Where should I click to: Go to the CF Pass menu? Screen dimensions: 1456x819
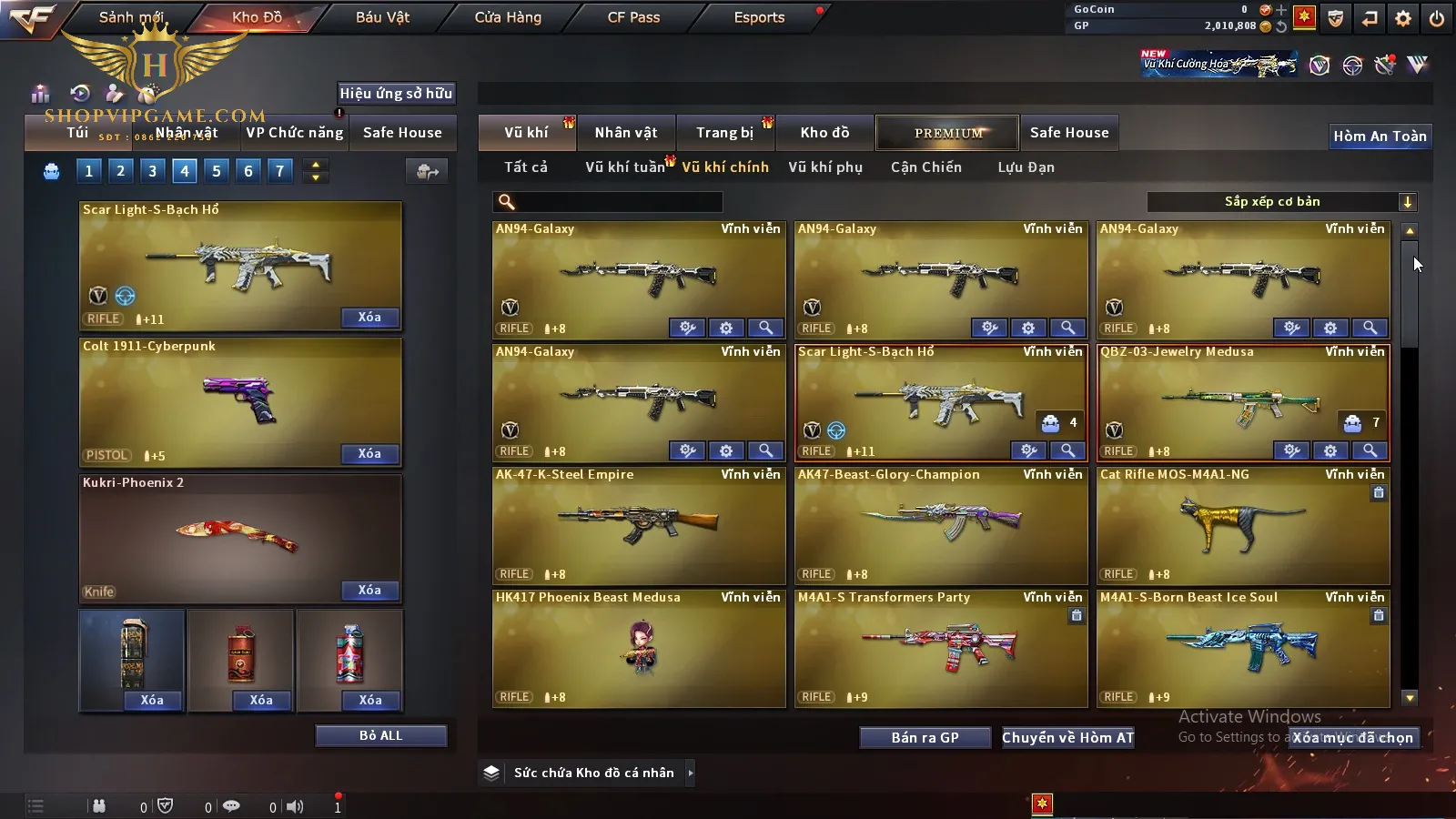[x=633, y=17]
